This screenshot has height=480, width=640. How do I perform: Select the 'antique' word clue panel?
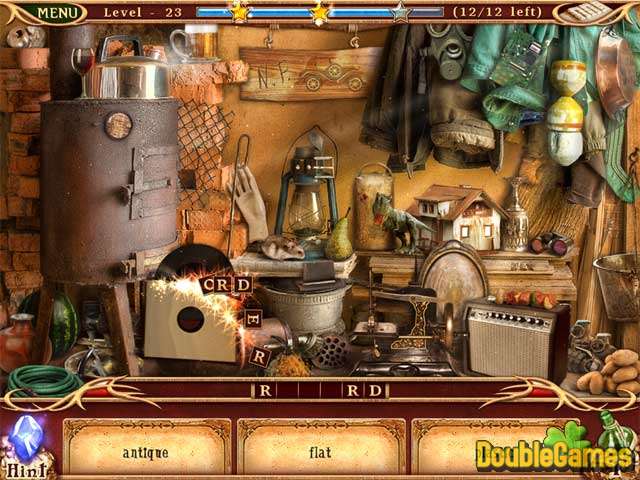click(146, 451)
